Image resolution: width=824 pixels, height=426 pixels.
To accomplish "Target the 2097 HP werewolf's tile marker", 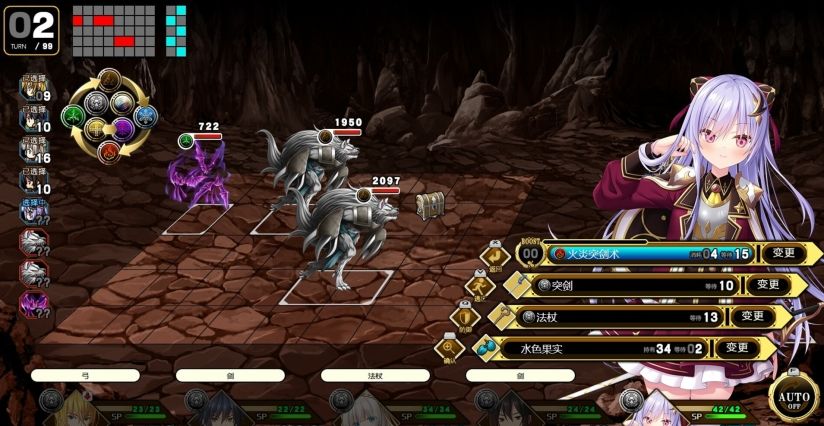I will 335,287.
